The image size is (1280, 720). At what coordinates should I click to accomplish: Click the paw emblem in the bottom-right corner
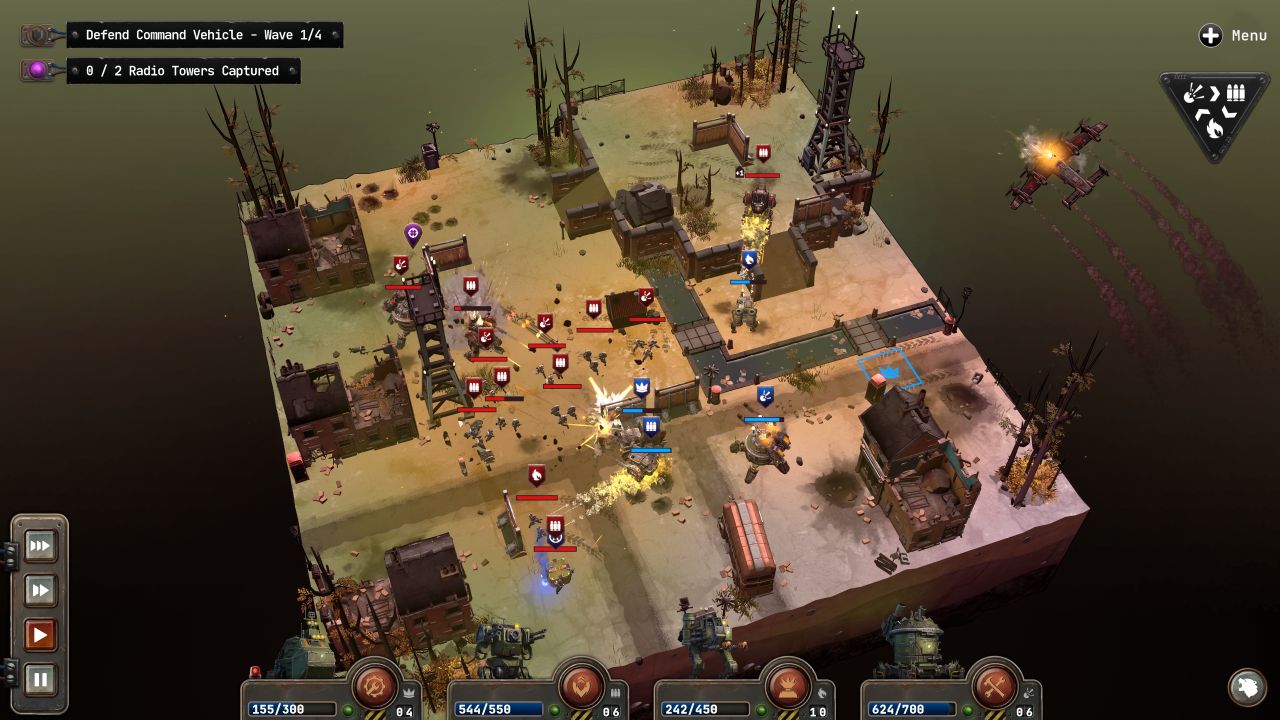[x=1247, y=688]
